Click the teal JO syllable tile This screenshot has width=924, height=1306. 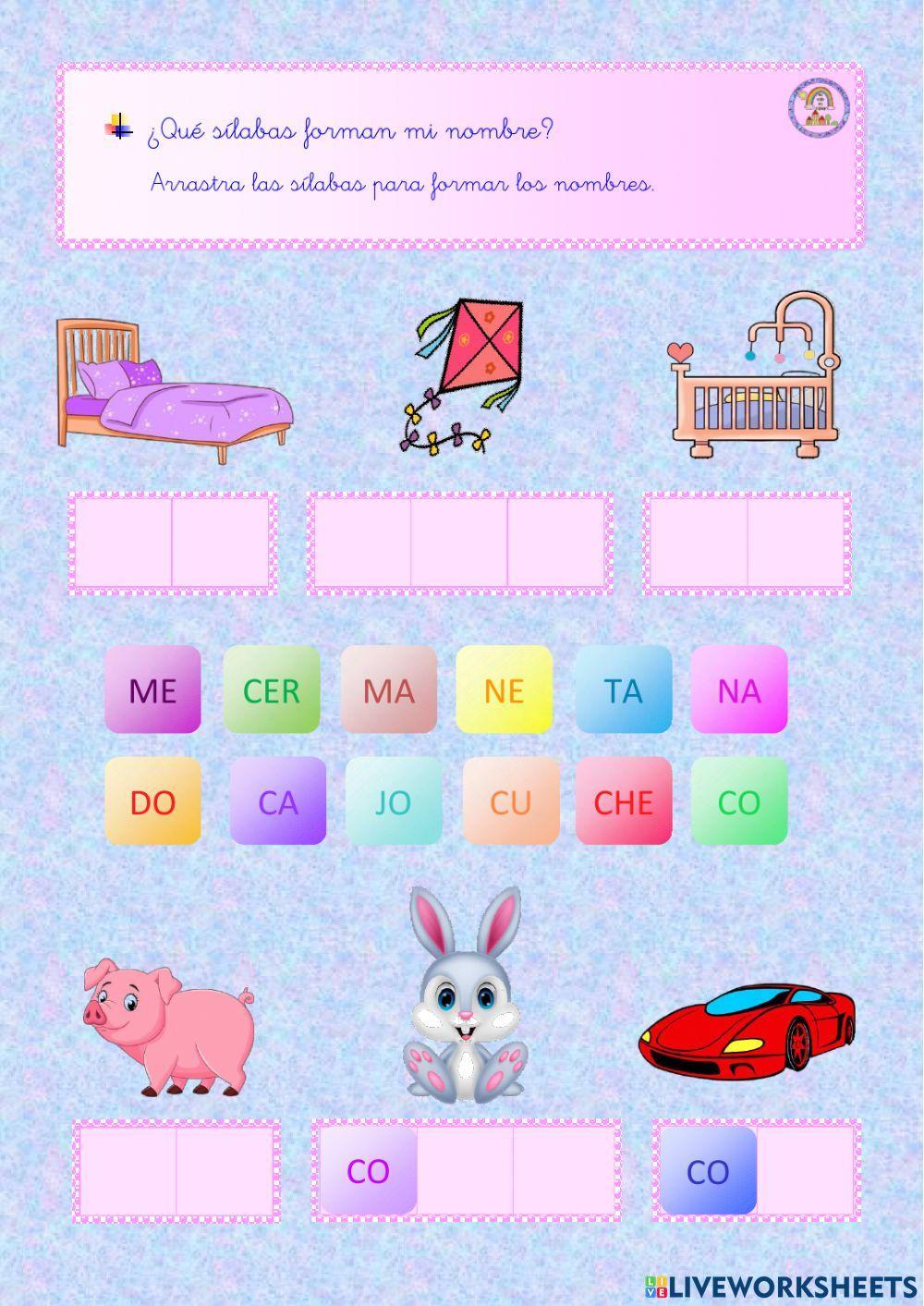point(394,801)
